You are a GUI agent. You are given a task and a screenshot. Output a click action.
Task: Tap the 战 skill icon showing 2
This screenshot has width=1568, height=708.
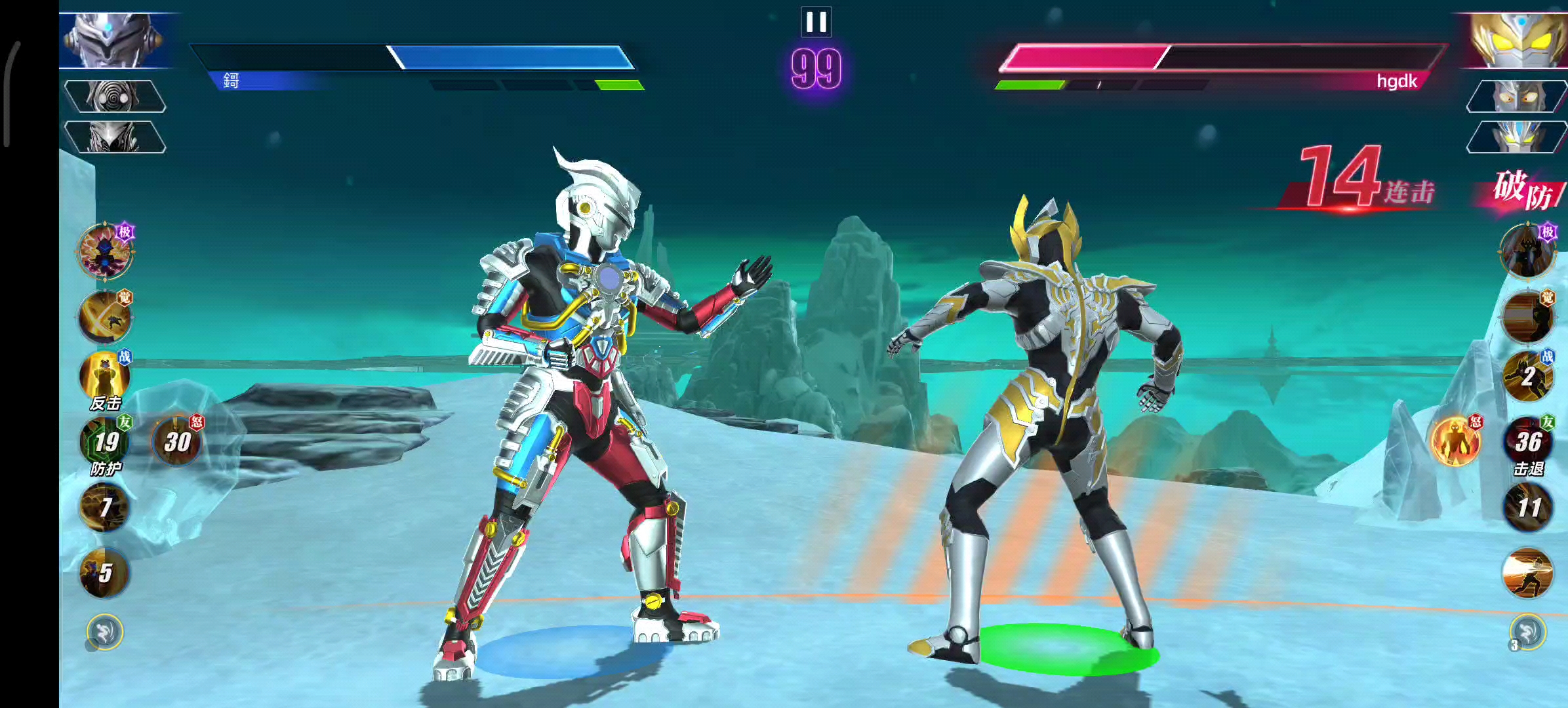click(x=1527, y=378)
